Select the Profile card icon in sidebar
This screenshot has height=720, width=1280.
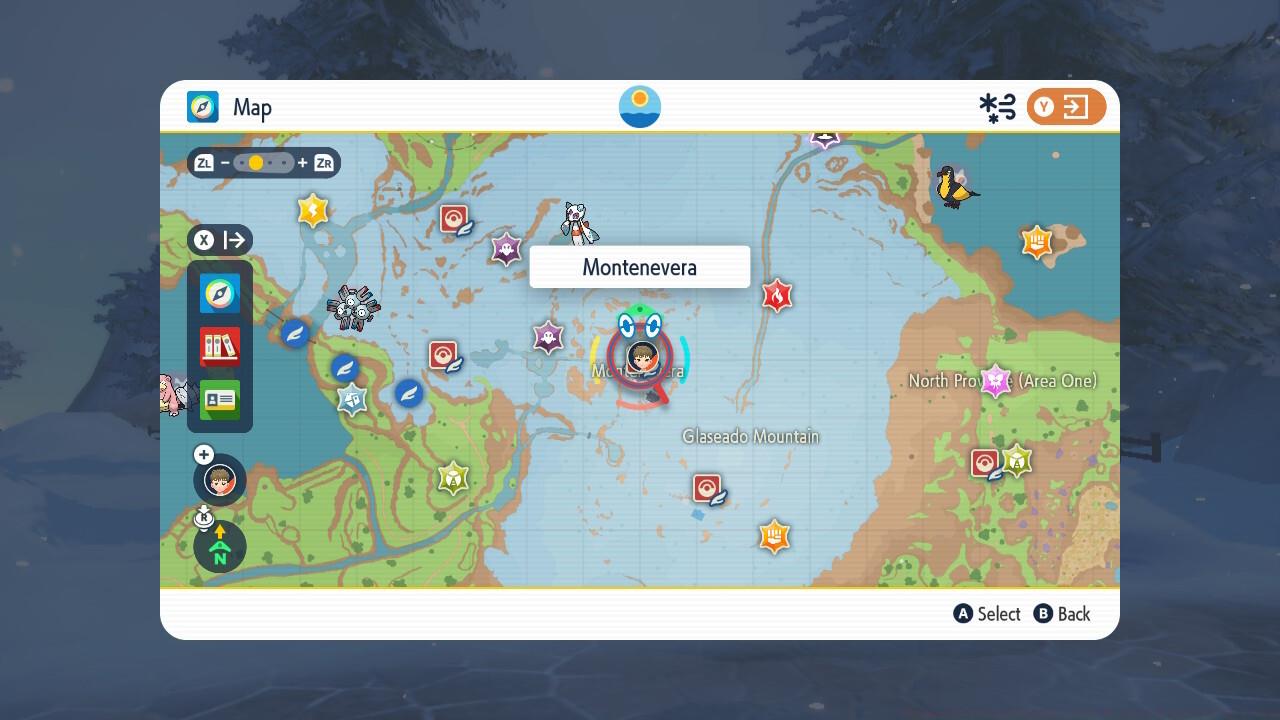pyautogui.click(x=219, y=400)
